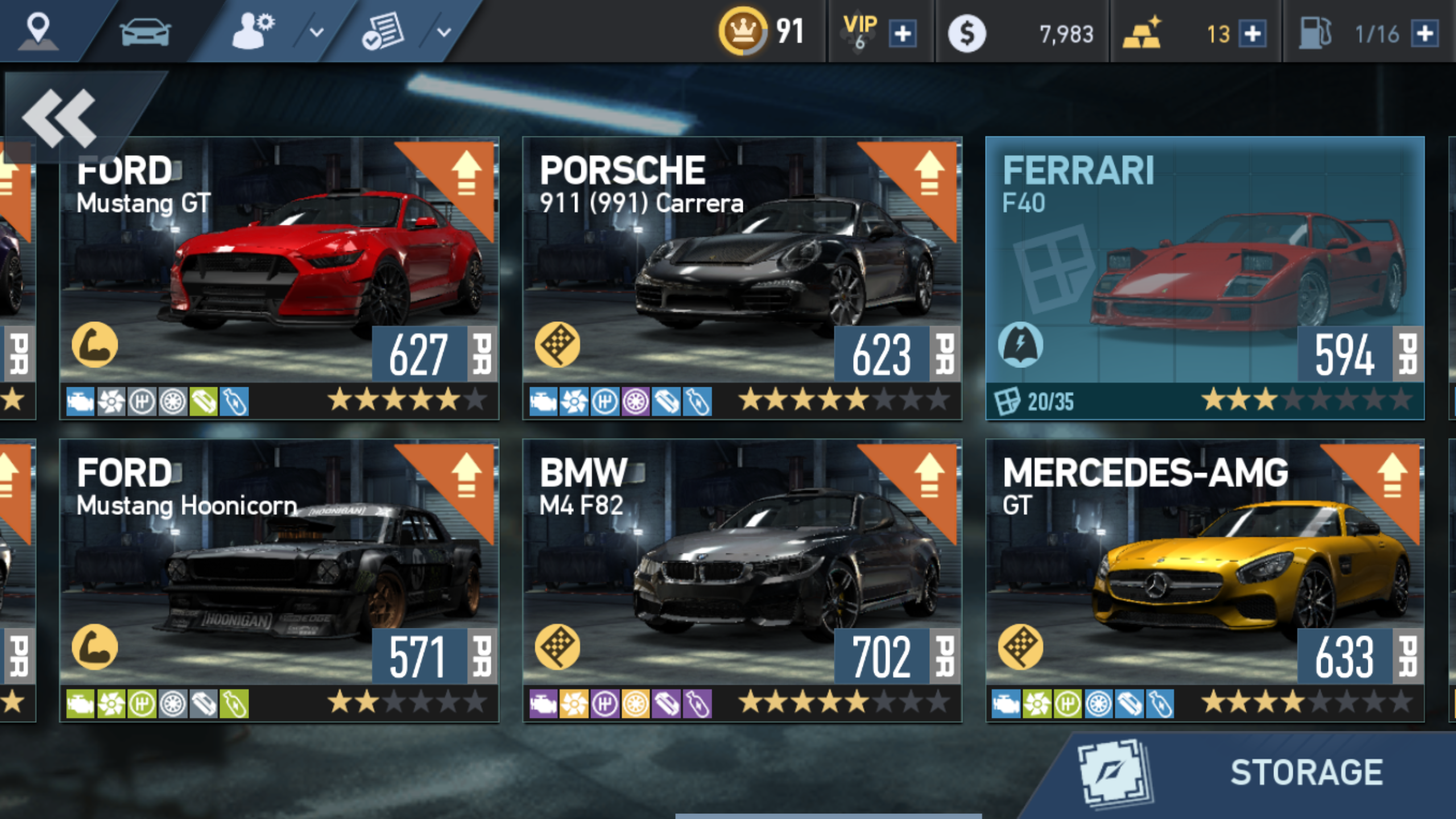
Task: Add more gold with the plus button
Action: point(1252,34)
